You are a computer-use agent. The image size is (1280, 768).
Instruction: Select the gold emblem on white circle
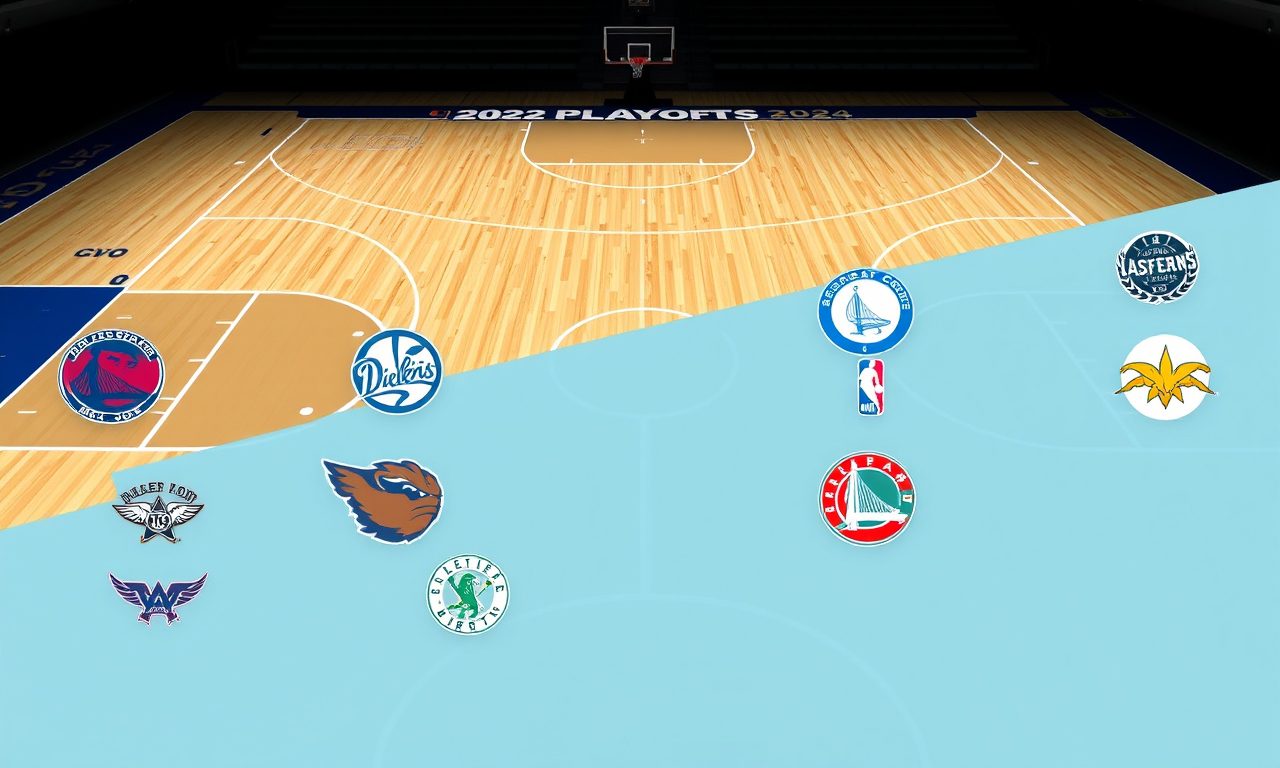1165,378
